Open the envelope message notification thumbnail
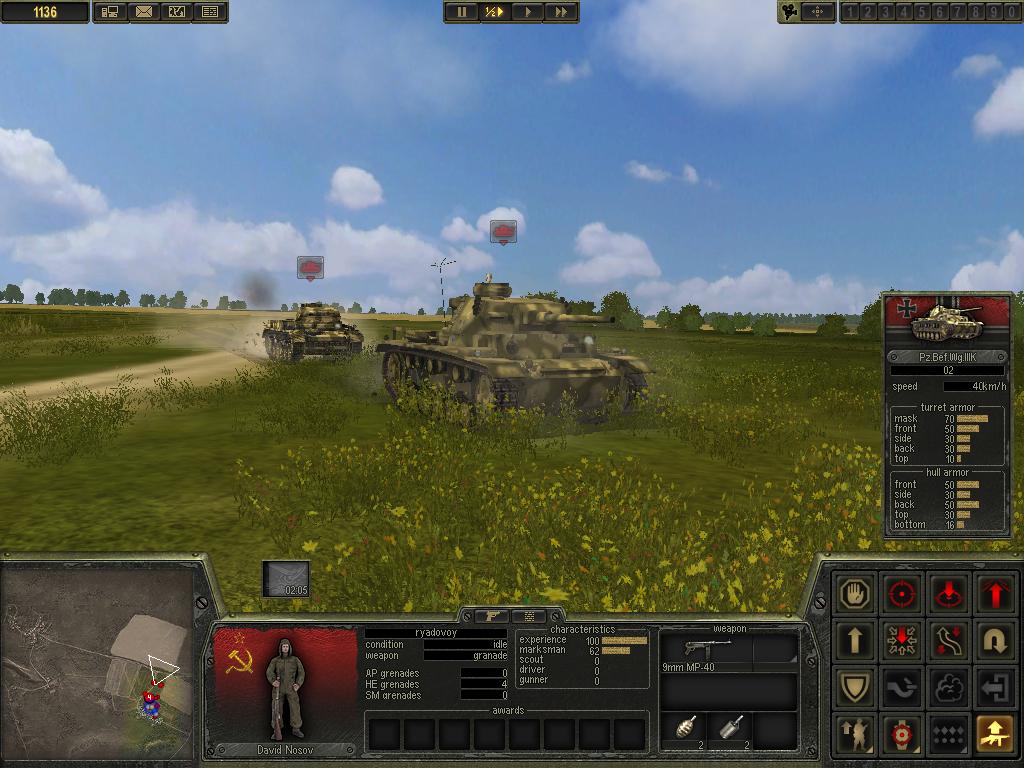The image size is (1024, 768). pyautogui.click(x=285, y=578)
